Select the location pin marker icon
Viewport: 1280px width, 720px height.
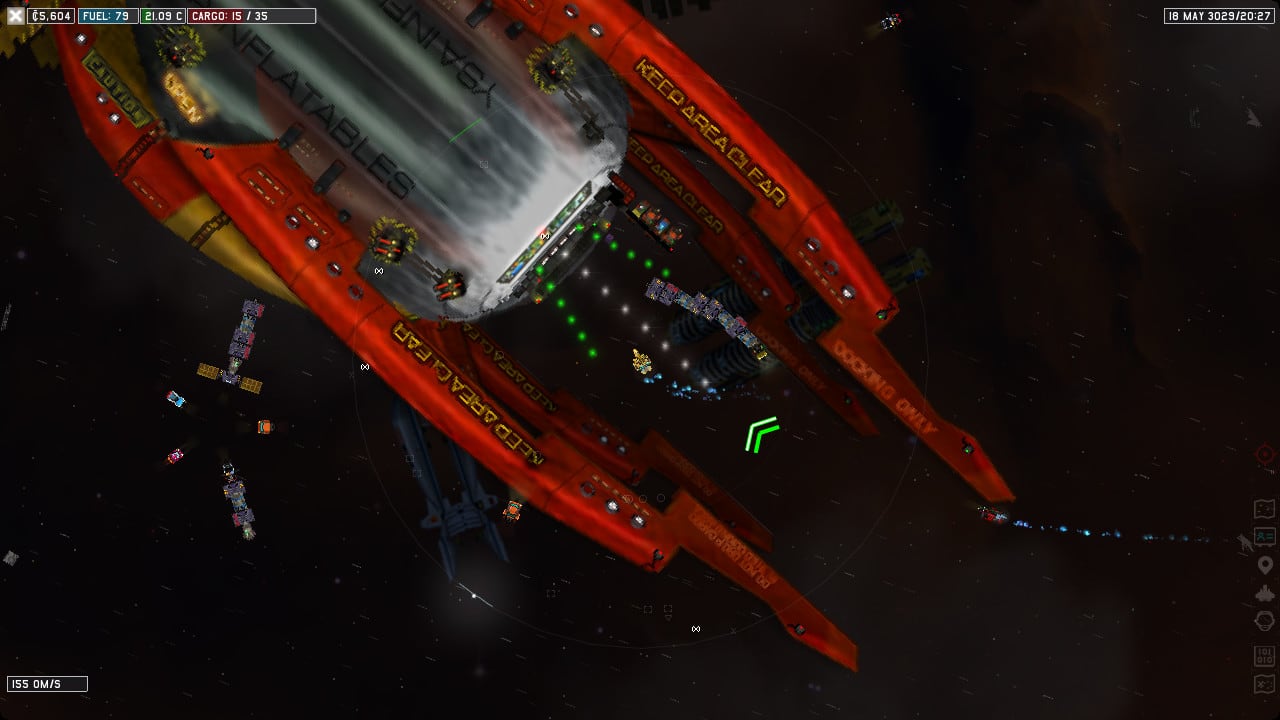pyautogui.click(x=1264, y=566)
